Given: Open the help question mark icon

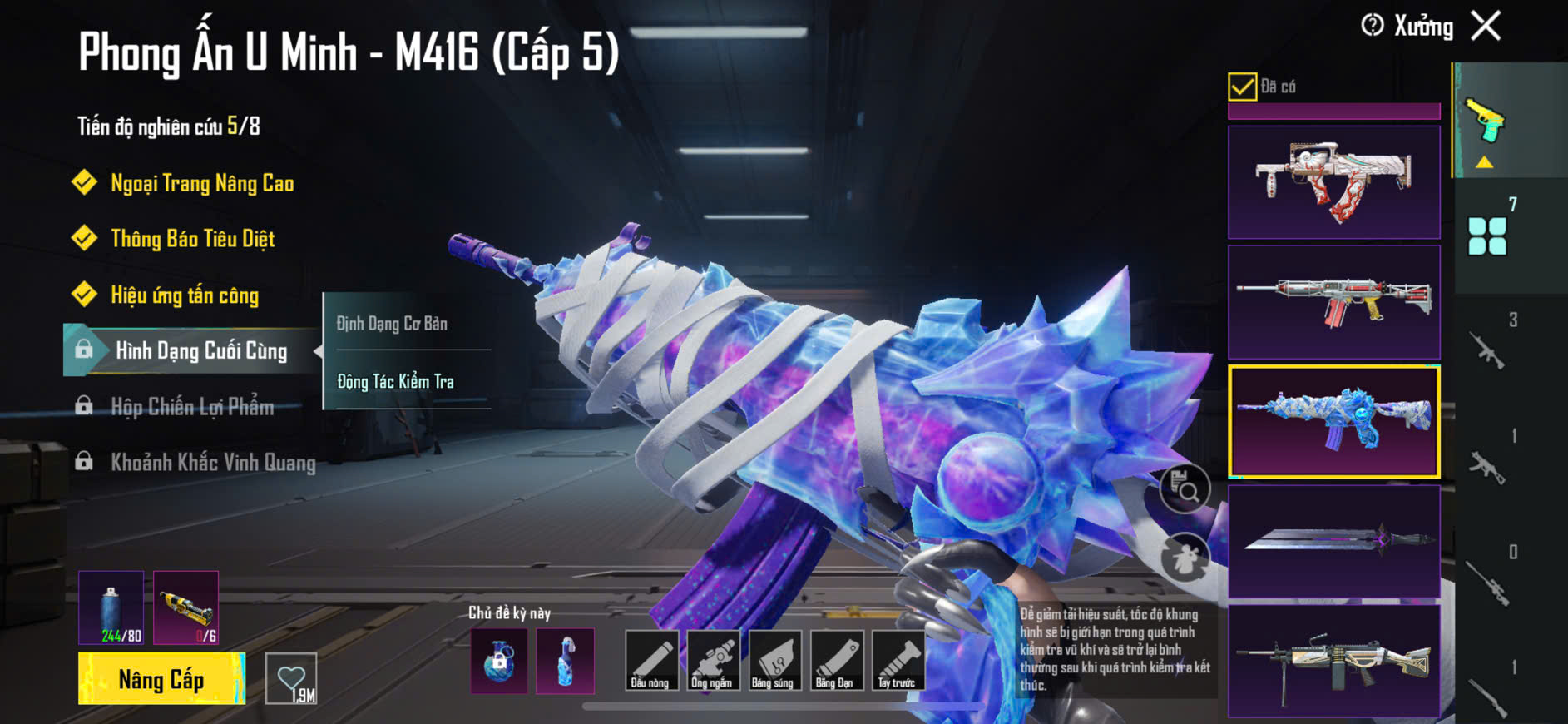Looking at the screenshot, I should [1373, 26].
